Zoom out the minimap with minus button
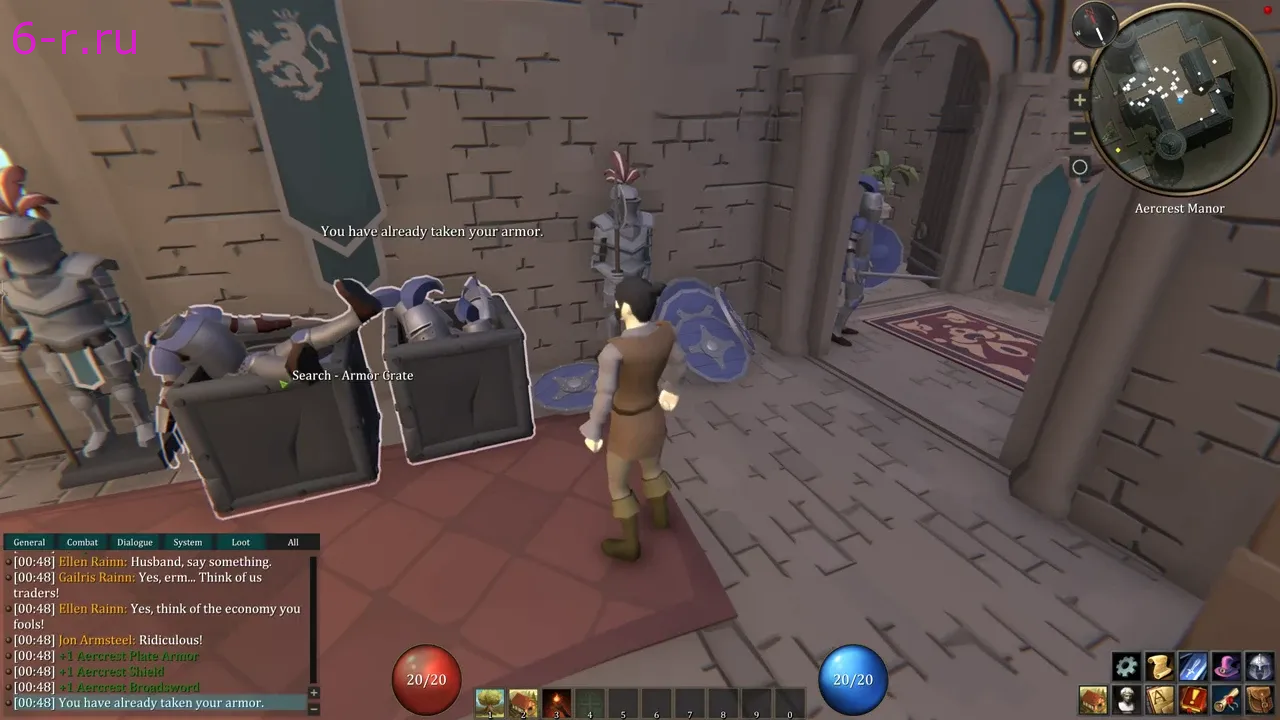The width and height of the screenshot is (1280, 720). 1080,133
